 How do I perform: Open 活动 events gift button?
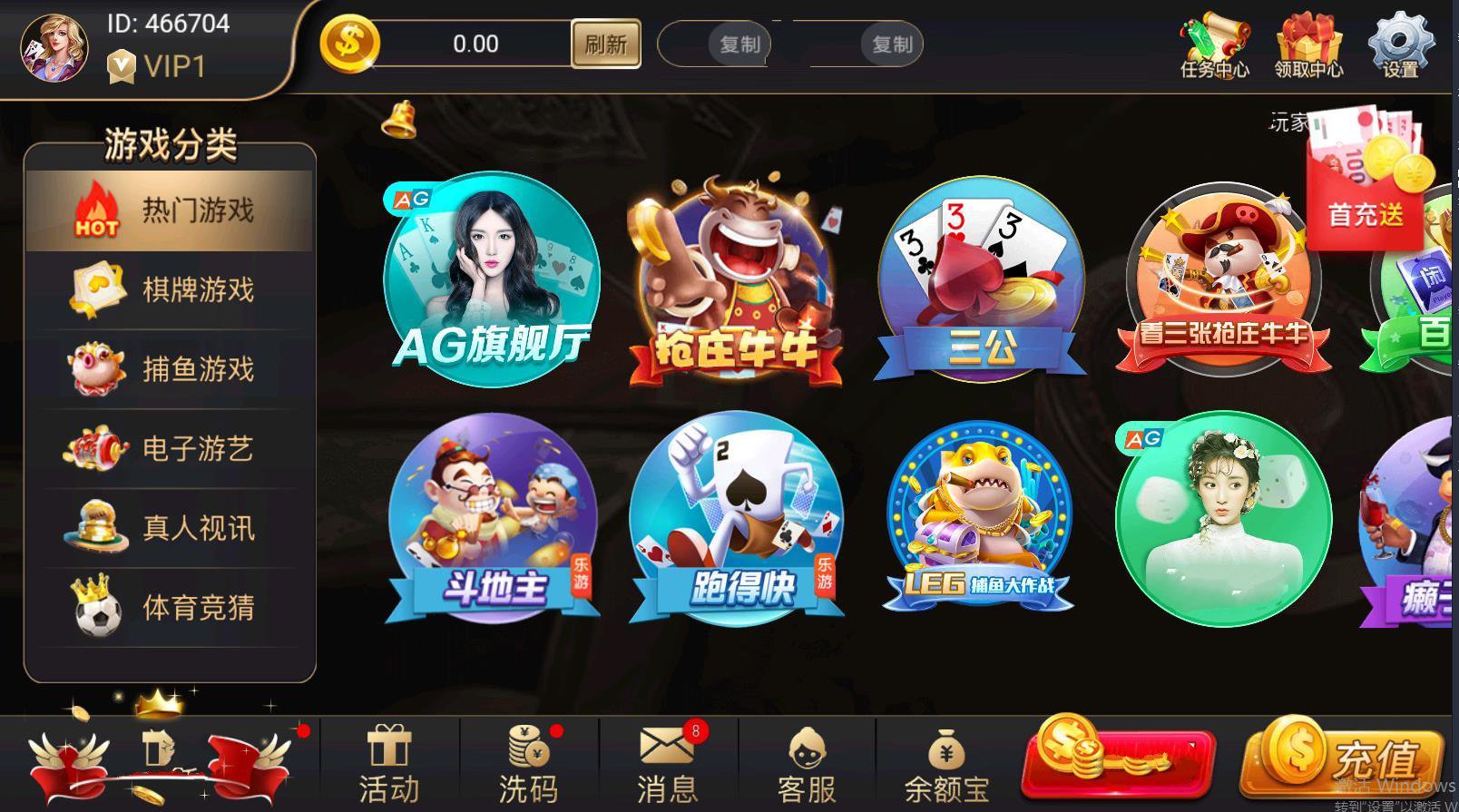(389, 765)
